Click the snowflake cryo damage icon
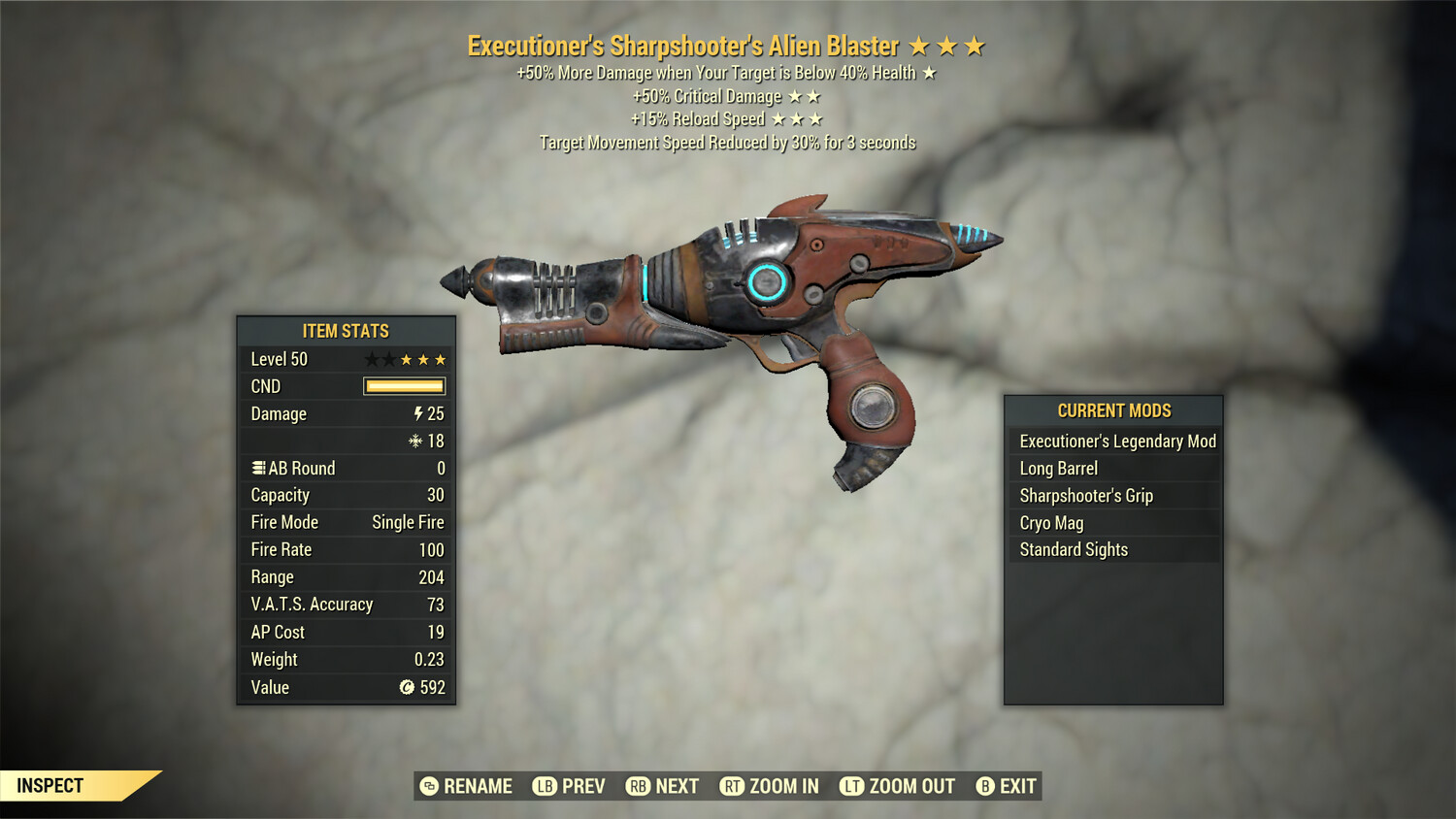This screenshot has height=819, width=1456. [416, 441]
